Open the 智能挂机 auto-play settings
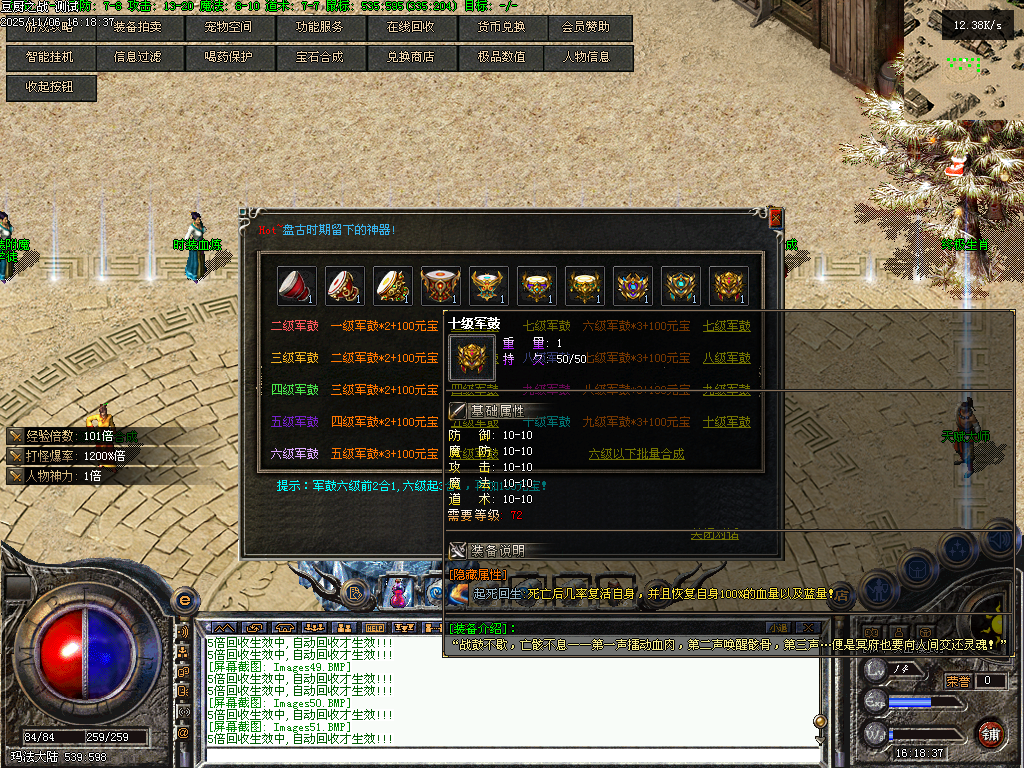The height and width of the screenshot is (768, 1024). coord(50,57)
